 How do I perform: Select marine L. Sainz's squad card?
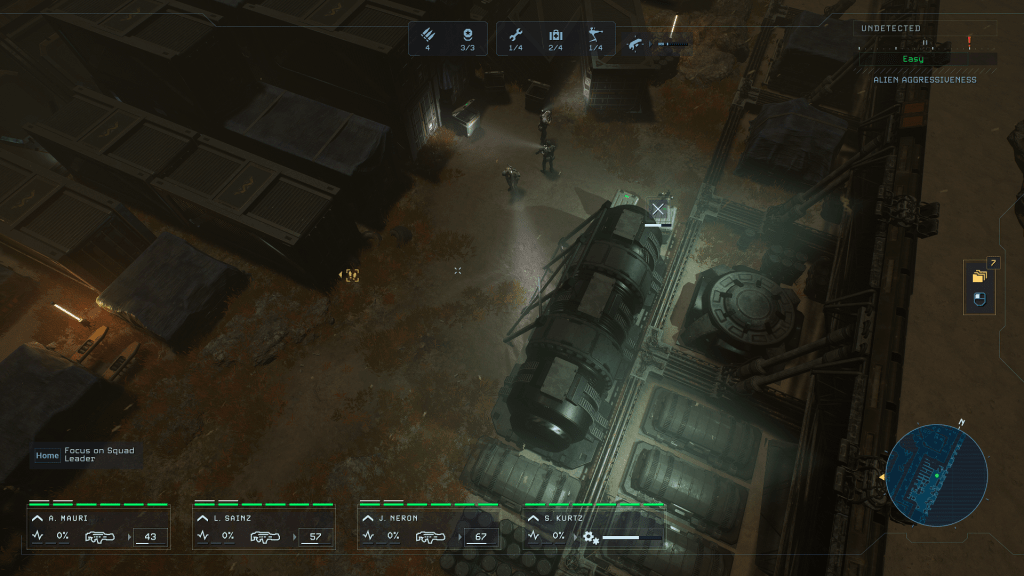(x=263, y=527)
